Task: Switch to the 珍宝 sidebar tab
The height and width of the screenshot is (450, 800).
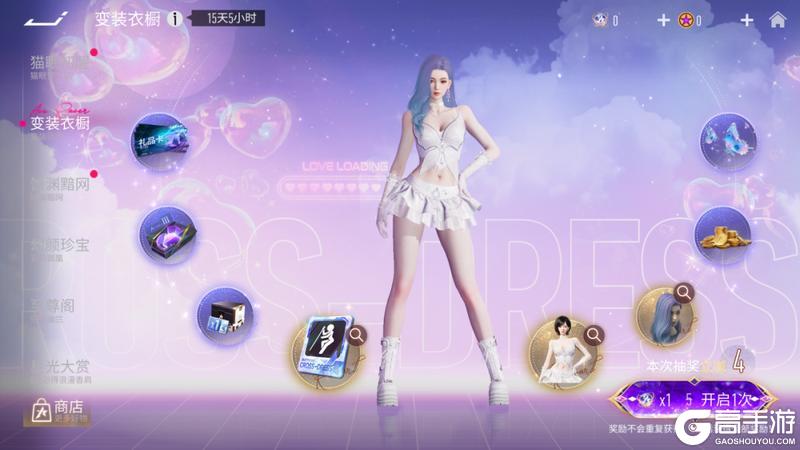Action: click(60, 246)
